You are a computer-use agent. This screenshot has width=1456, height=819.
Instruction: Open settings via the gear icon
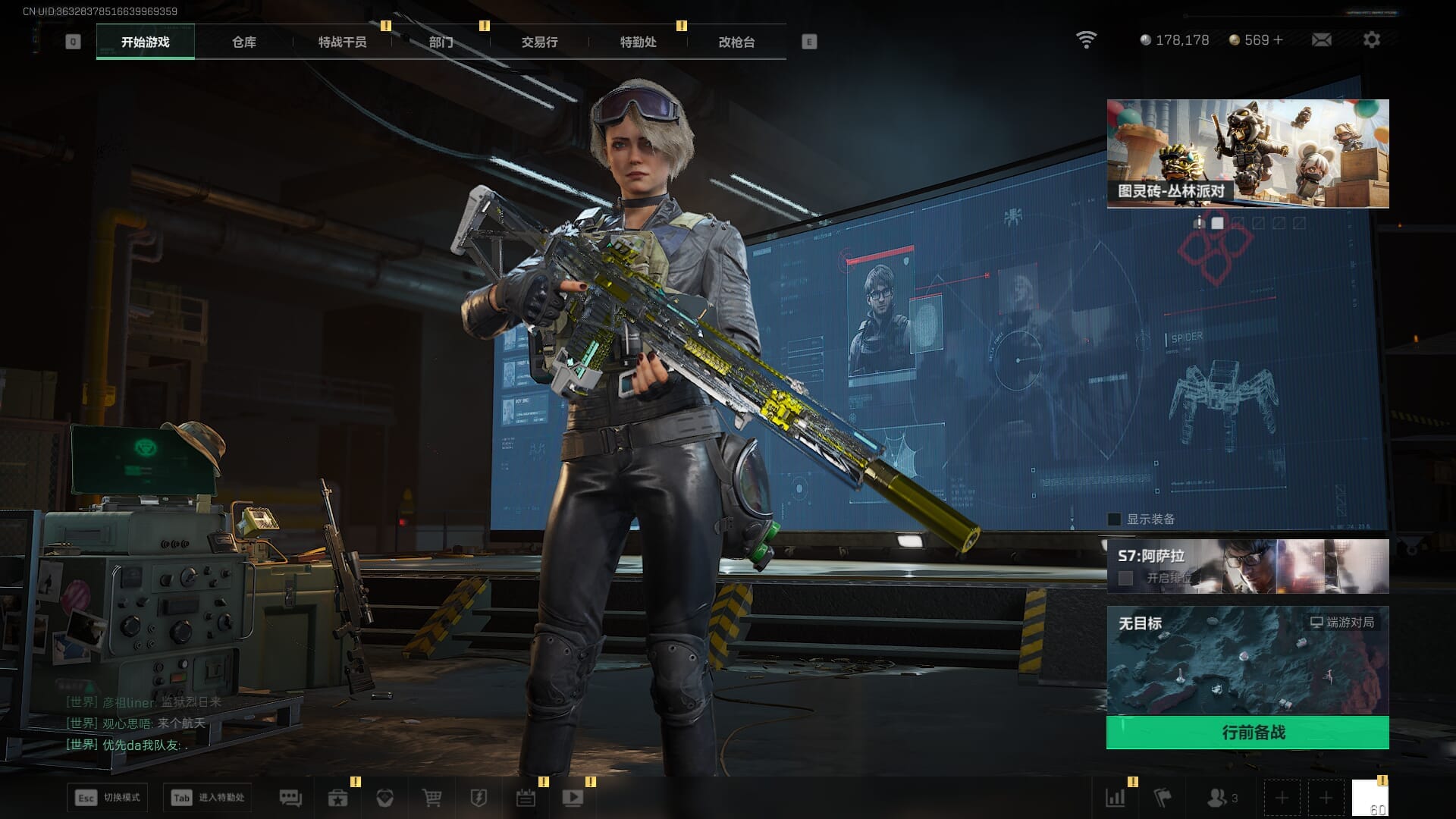point(1371,40)
